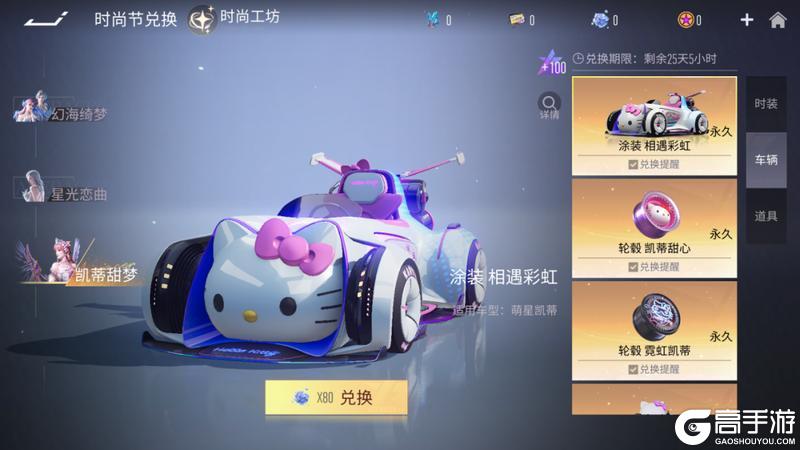Redeem the skin with the X80 兑换 button
This screenshot has width=800, height=450.
coord(336,397)
